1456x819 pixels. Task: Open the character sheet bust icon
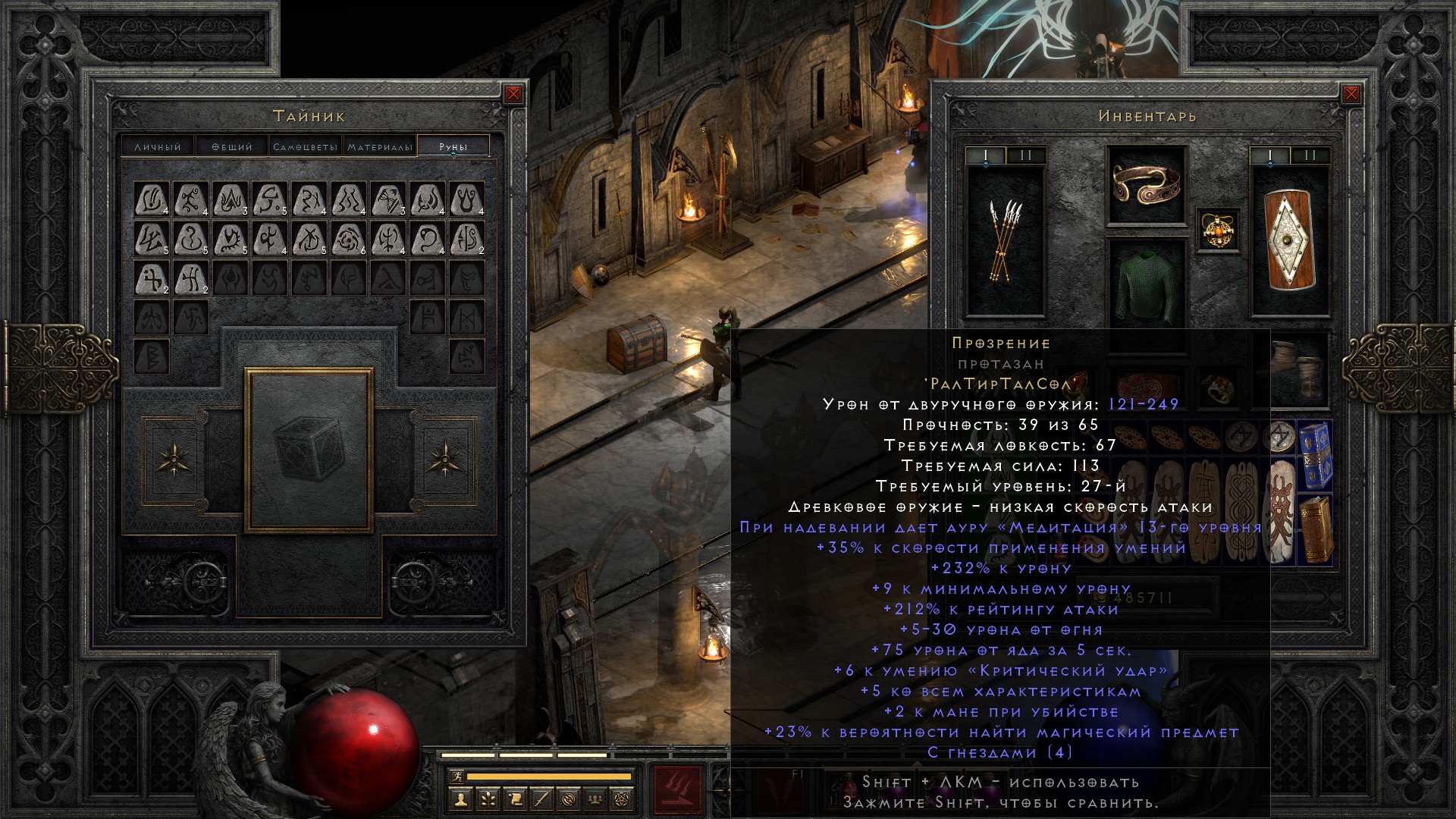pyautogui.click(x=460, y=799)
